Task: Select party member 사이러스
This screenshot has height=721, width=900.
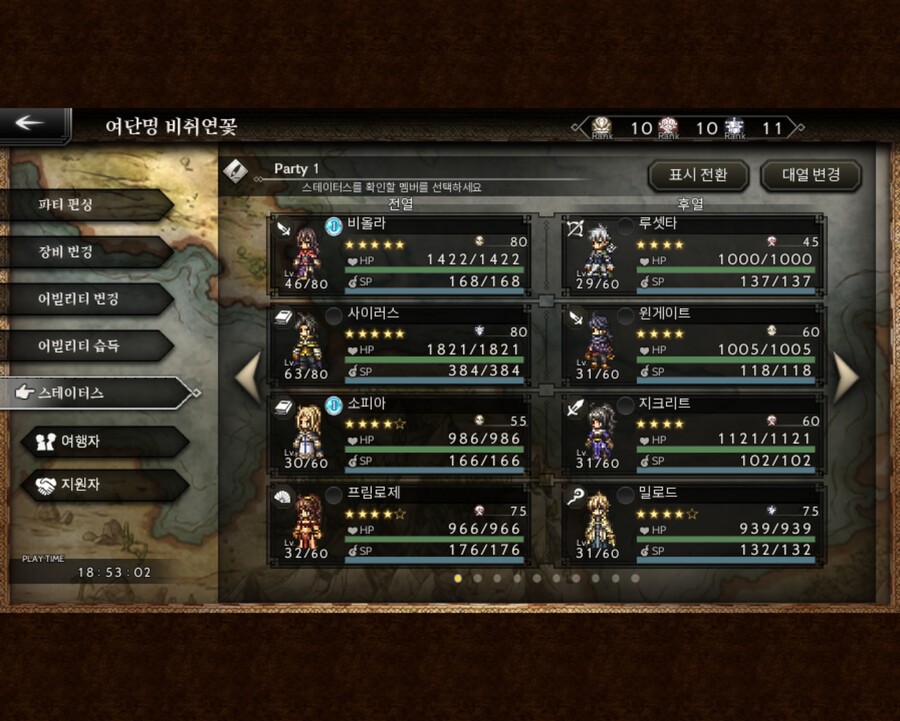Action: pyautogui.click(x=402, y=343)
